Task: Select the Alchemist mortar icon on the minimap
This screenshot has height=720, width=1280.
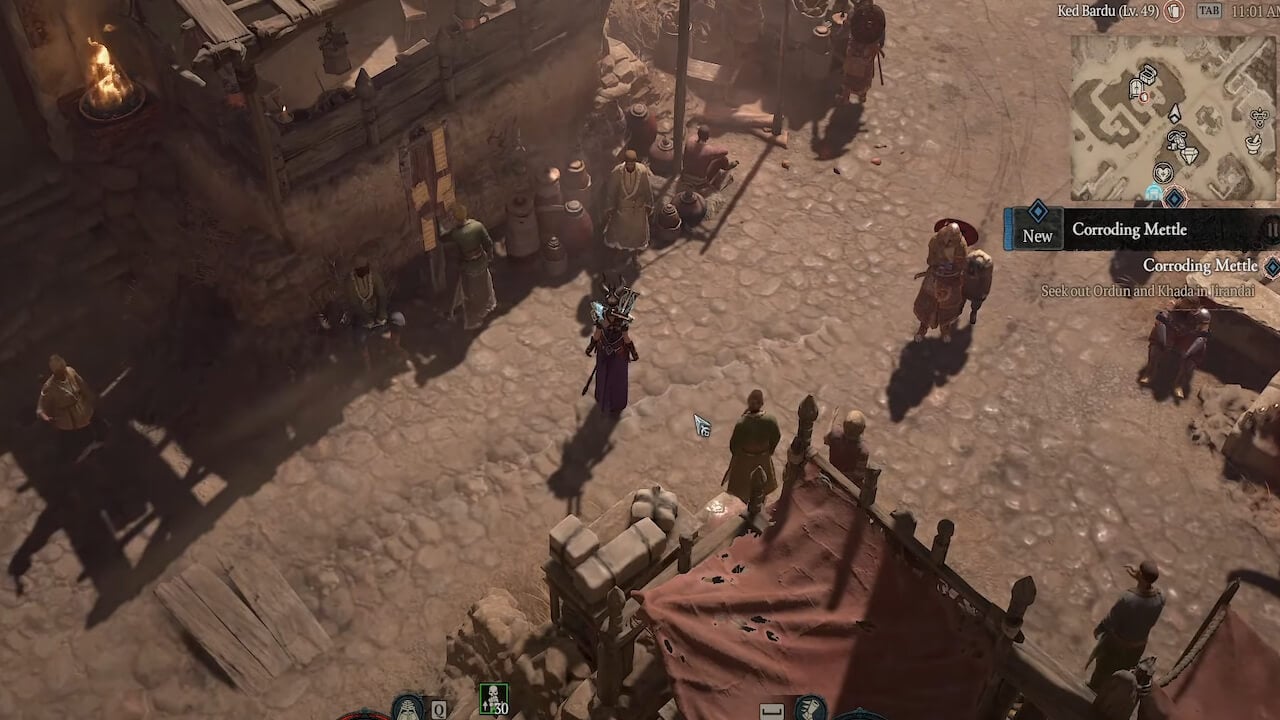Action: point(1251,141)
